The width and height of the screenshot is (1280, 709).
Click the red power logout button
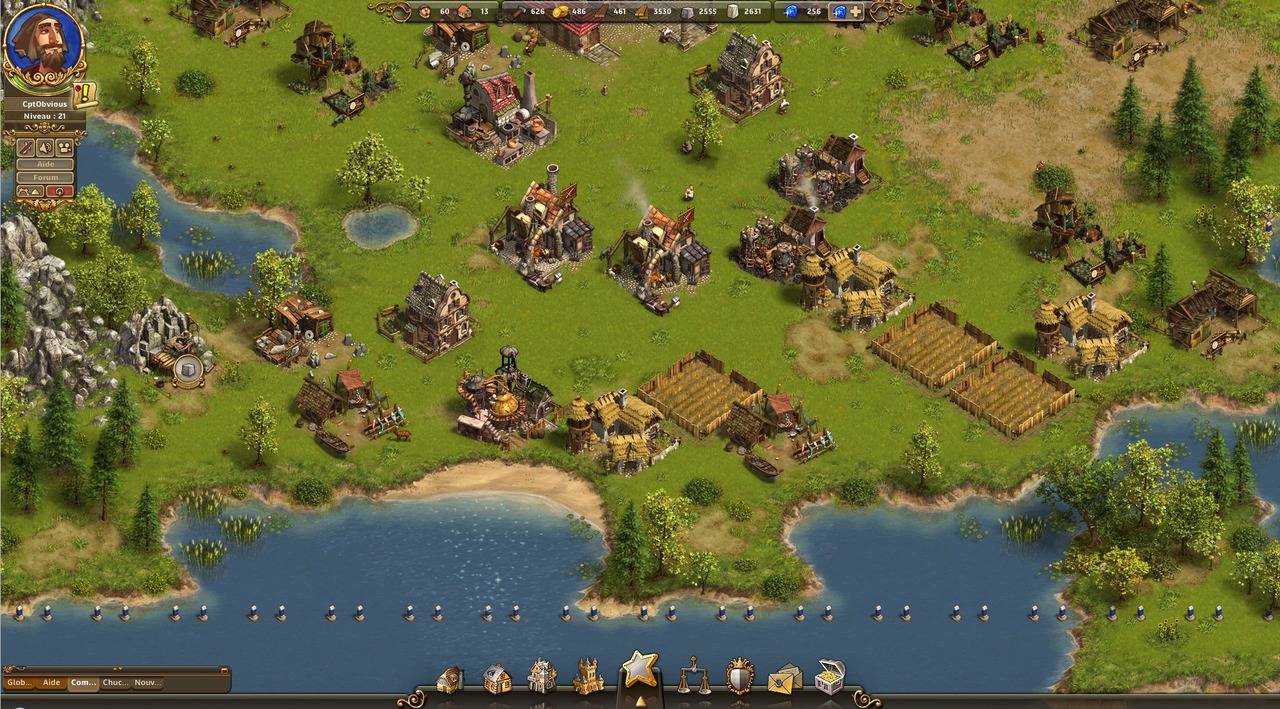(x=61, y=190)
